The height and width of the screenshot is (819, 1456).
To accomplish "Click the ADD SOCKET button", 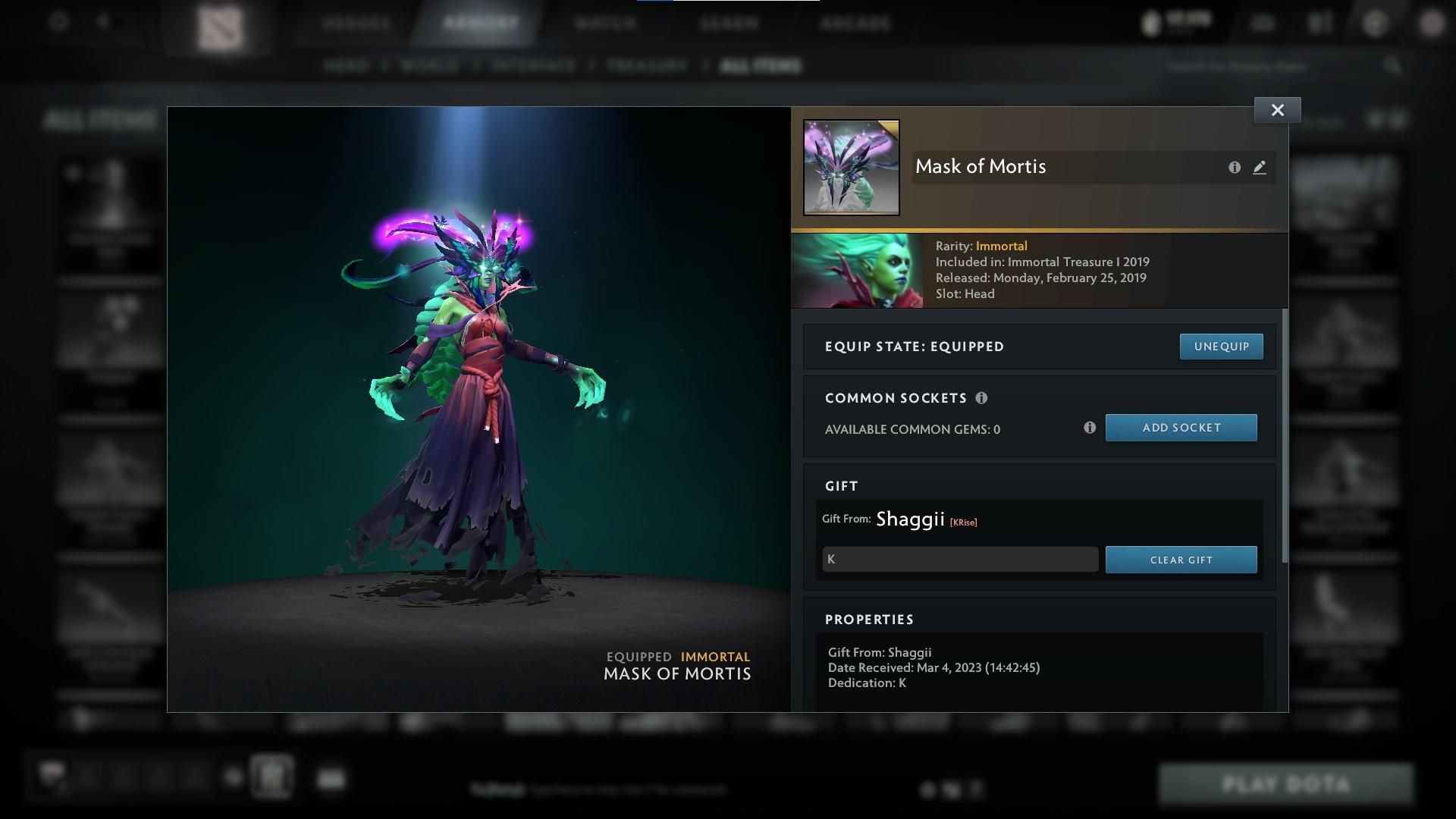I will 1181,427.
